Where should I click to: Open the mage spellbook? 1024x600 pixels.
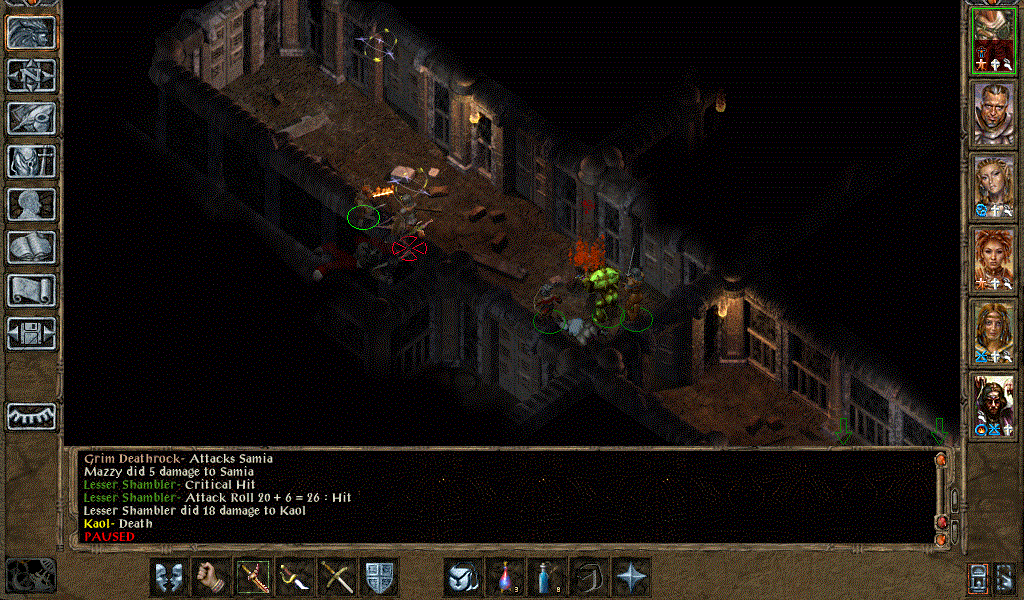point(31,247)
